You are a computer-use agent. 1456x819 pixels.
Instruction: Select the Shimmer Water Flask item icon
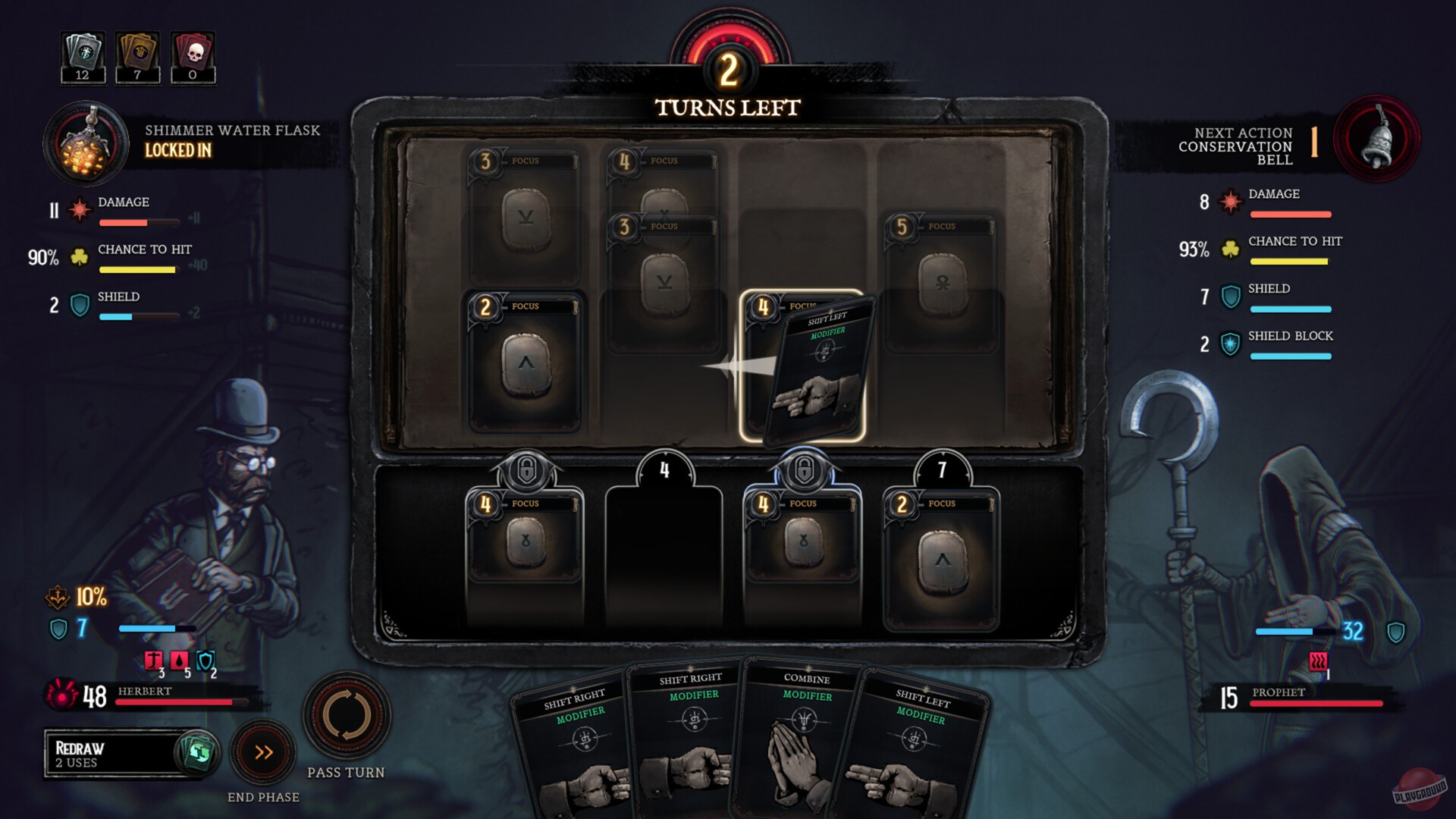[86, 144]
